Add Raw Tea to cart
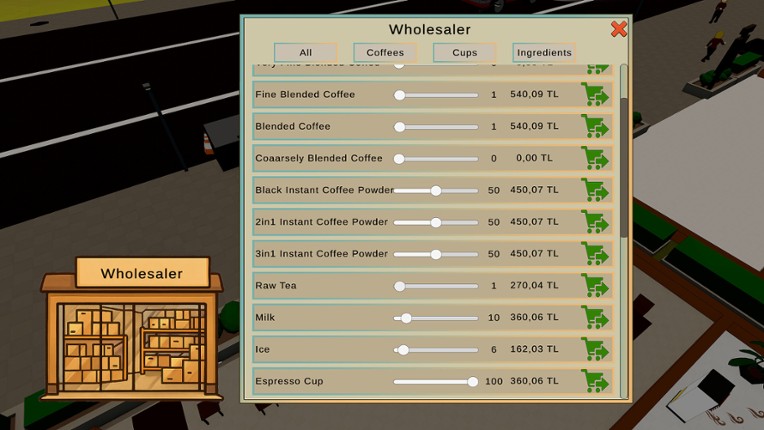Viewport: 764px width, 430px height. (x=597, y=286)
